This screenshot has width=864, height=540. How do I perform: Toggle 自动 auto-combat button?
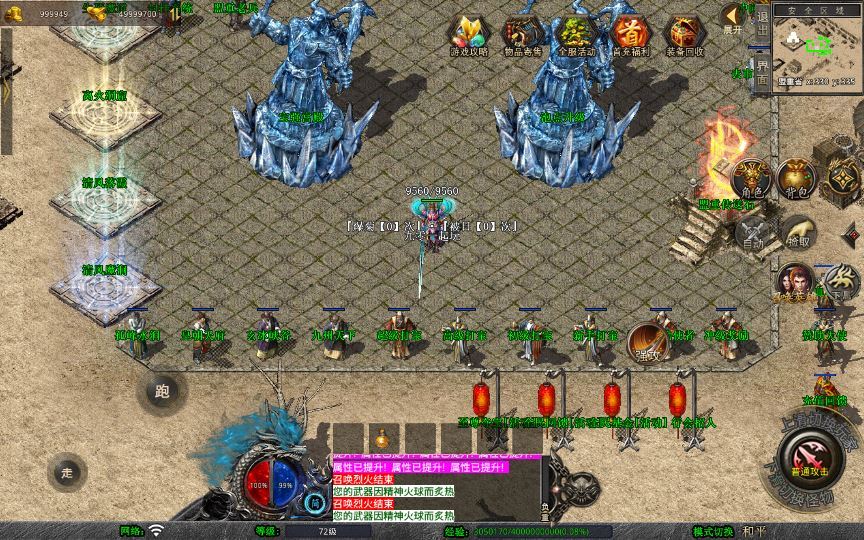tap(753, 234)
